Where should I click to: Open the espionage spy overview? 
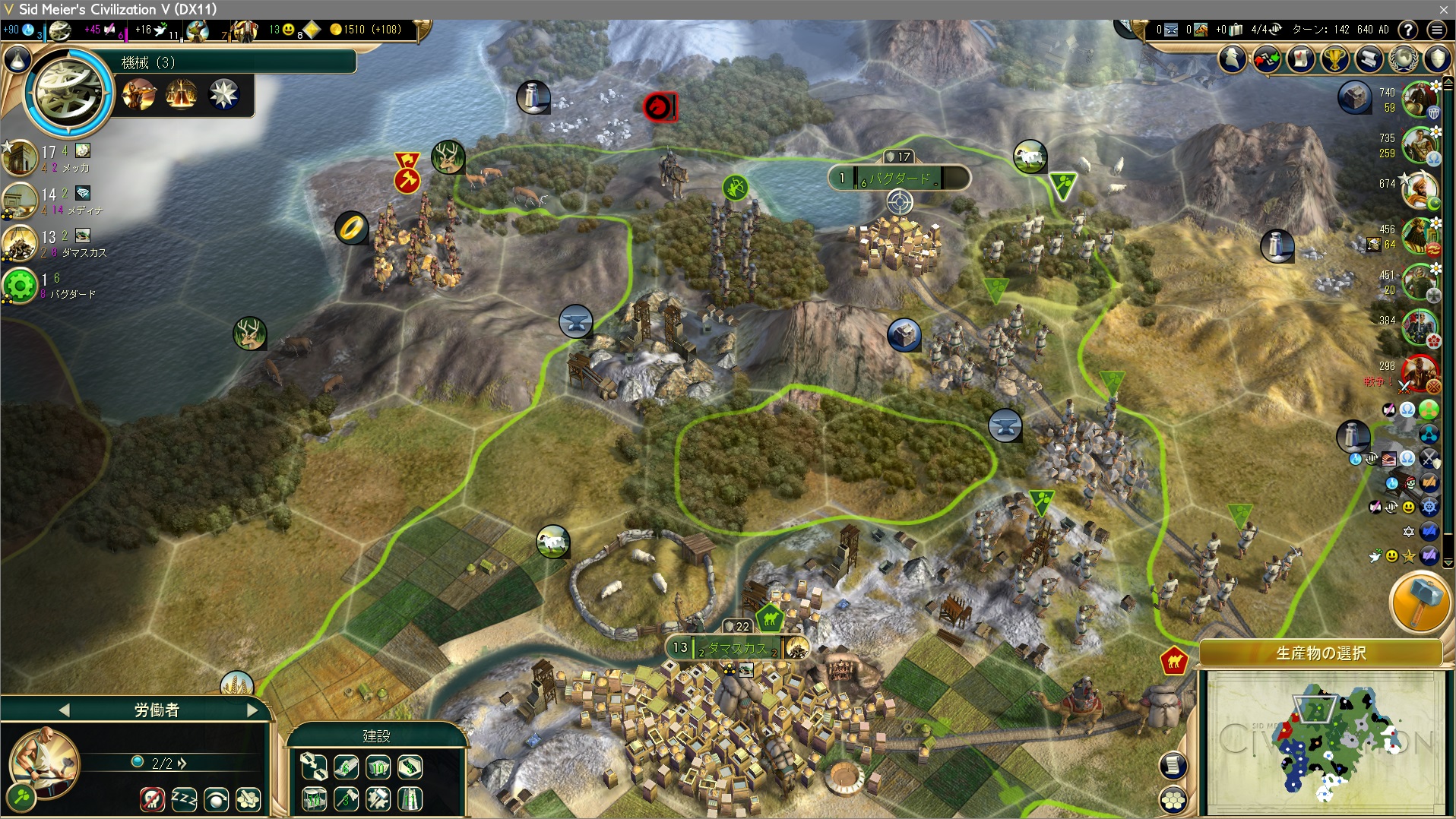pos(1233,58)
